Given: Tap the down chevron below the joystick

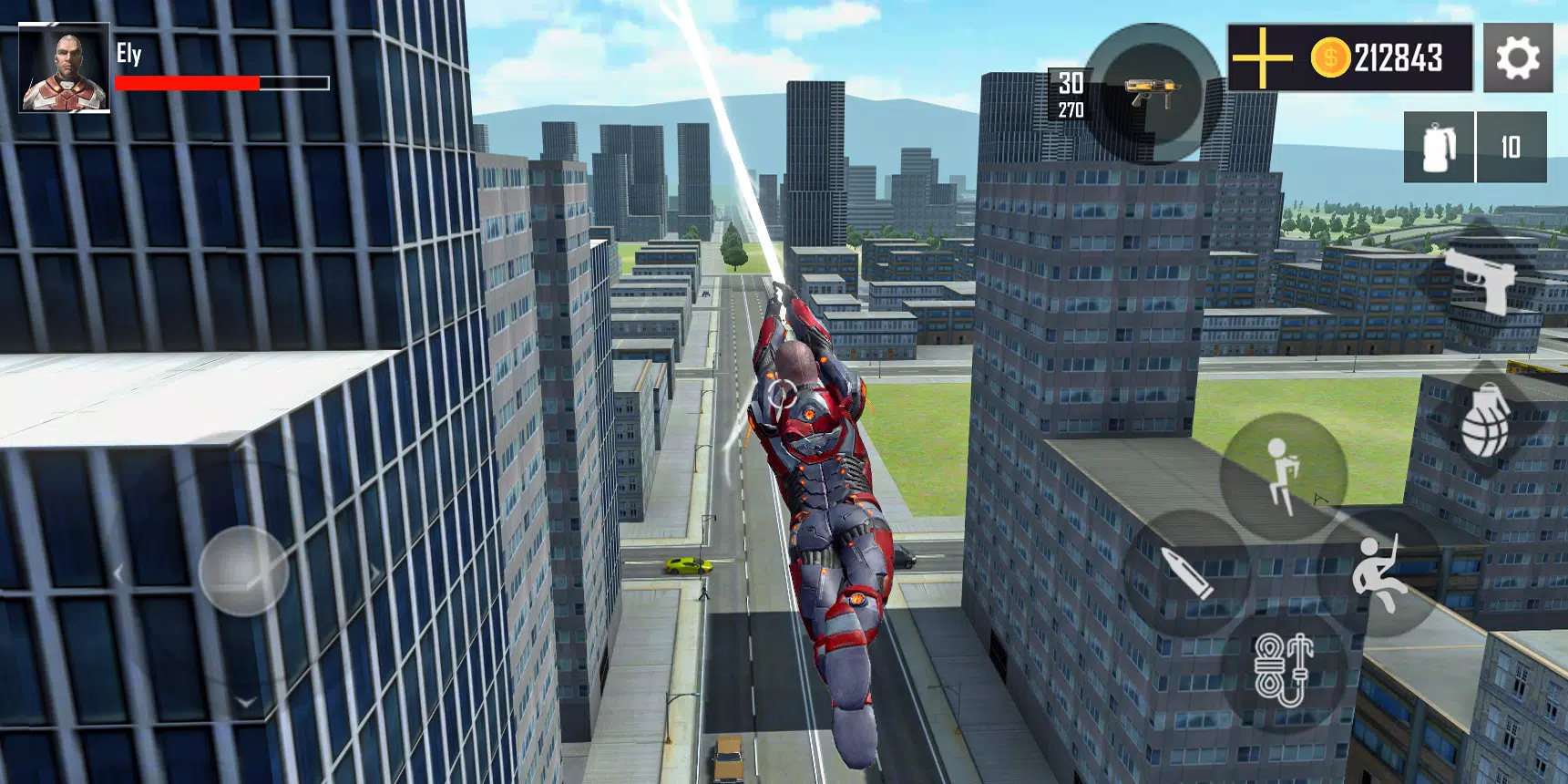Looking at the screenshot, I should coord(246,702).
